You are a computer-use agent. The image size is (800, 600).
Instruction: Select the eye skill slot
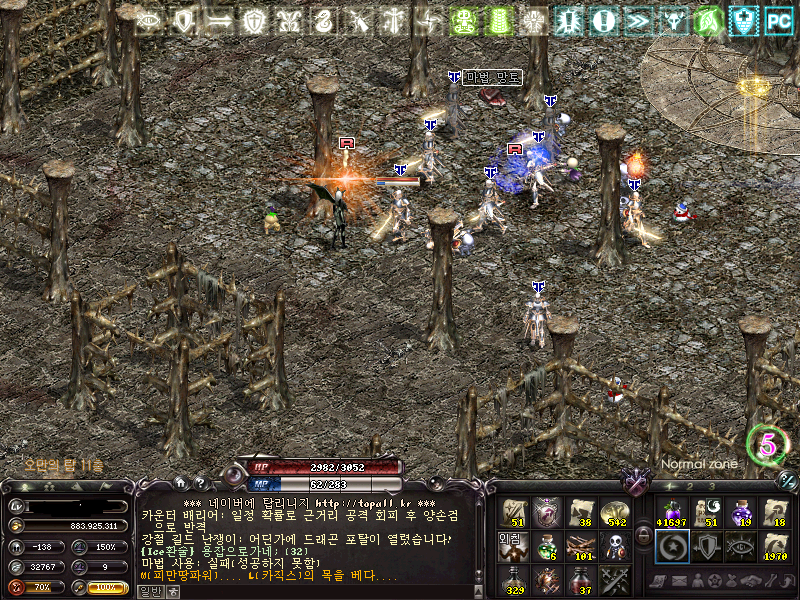[741, 546]
